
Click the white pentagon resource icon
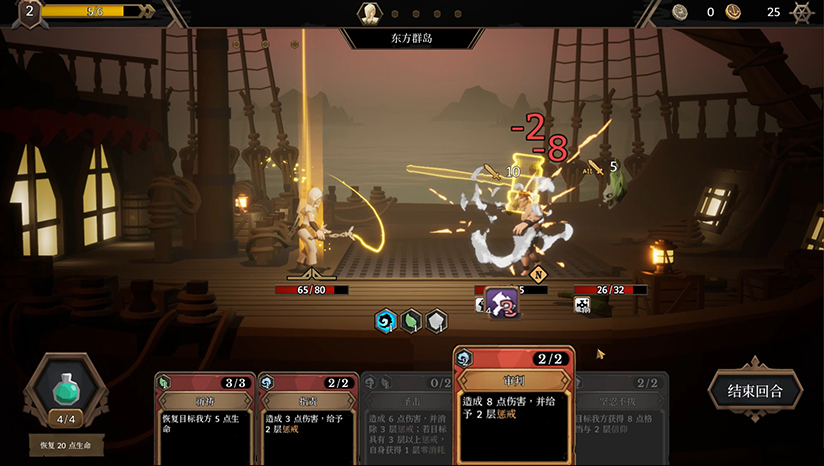(x=437, y=321)
